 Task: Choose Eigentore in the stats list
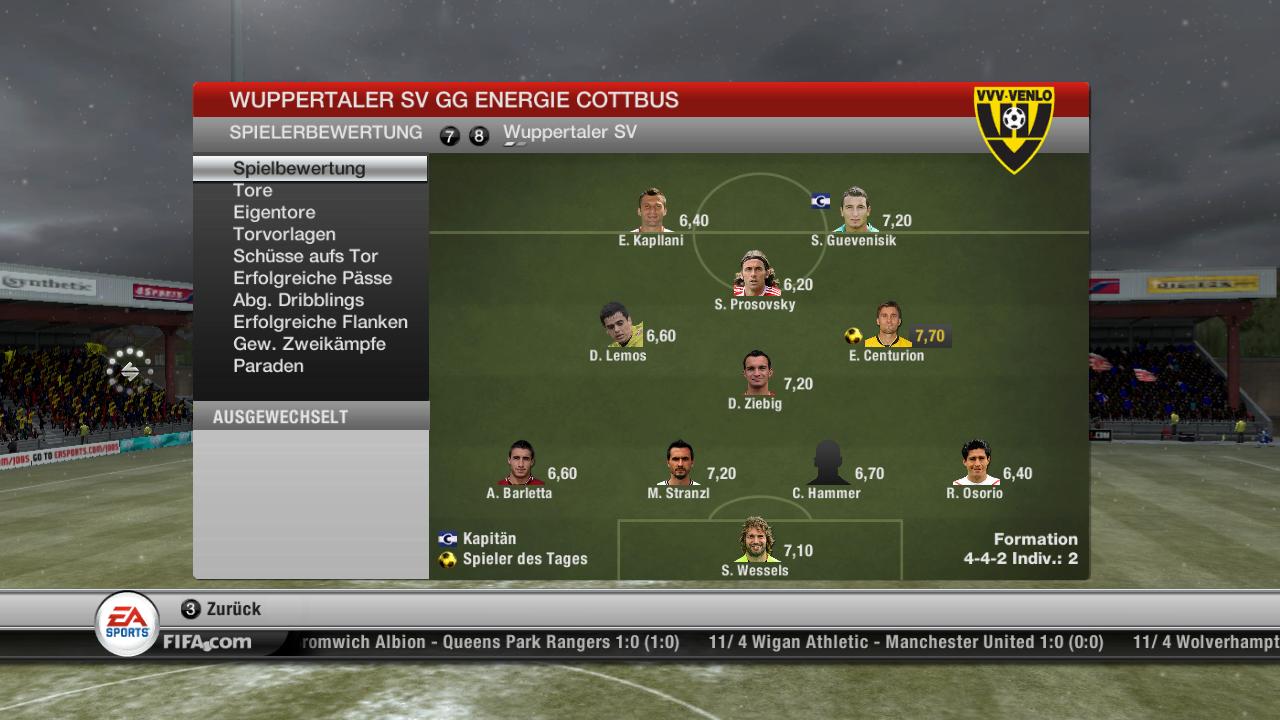tap(274, 212)
